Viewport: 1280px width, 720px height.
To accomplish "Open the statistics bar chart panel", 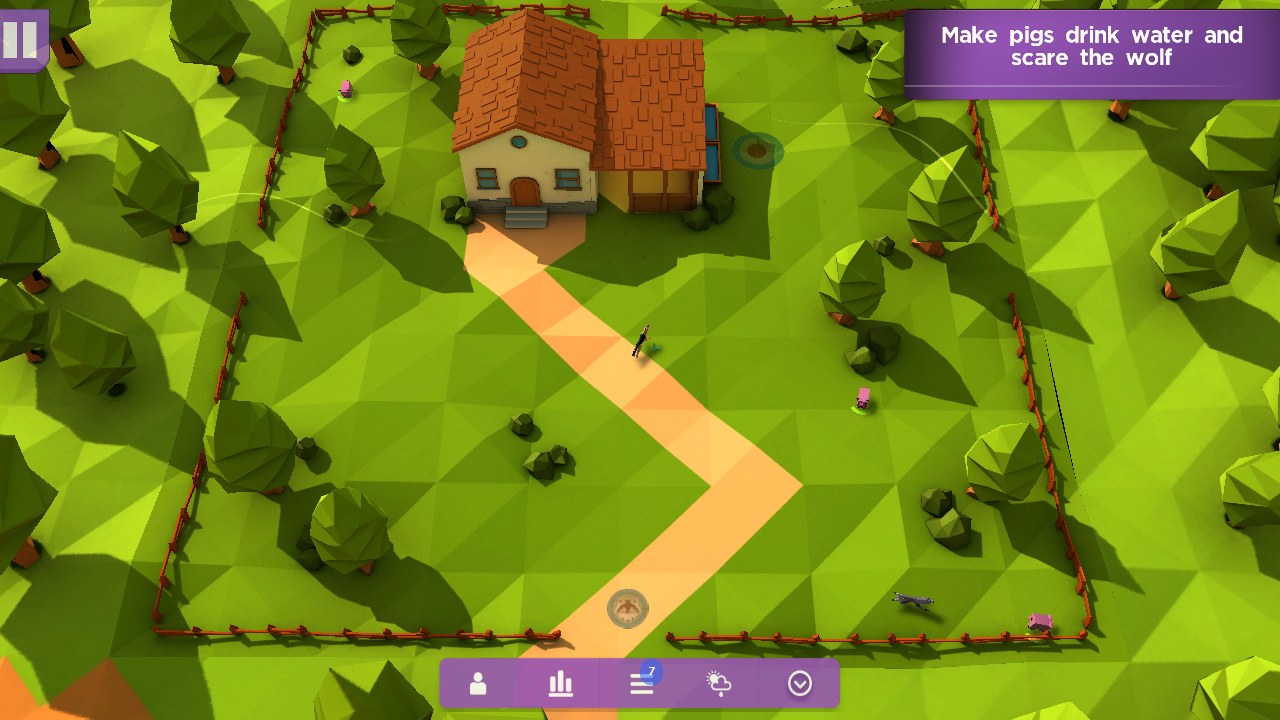I will point(559,684).
